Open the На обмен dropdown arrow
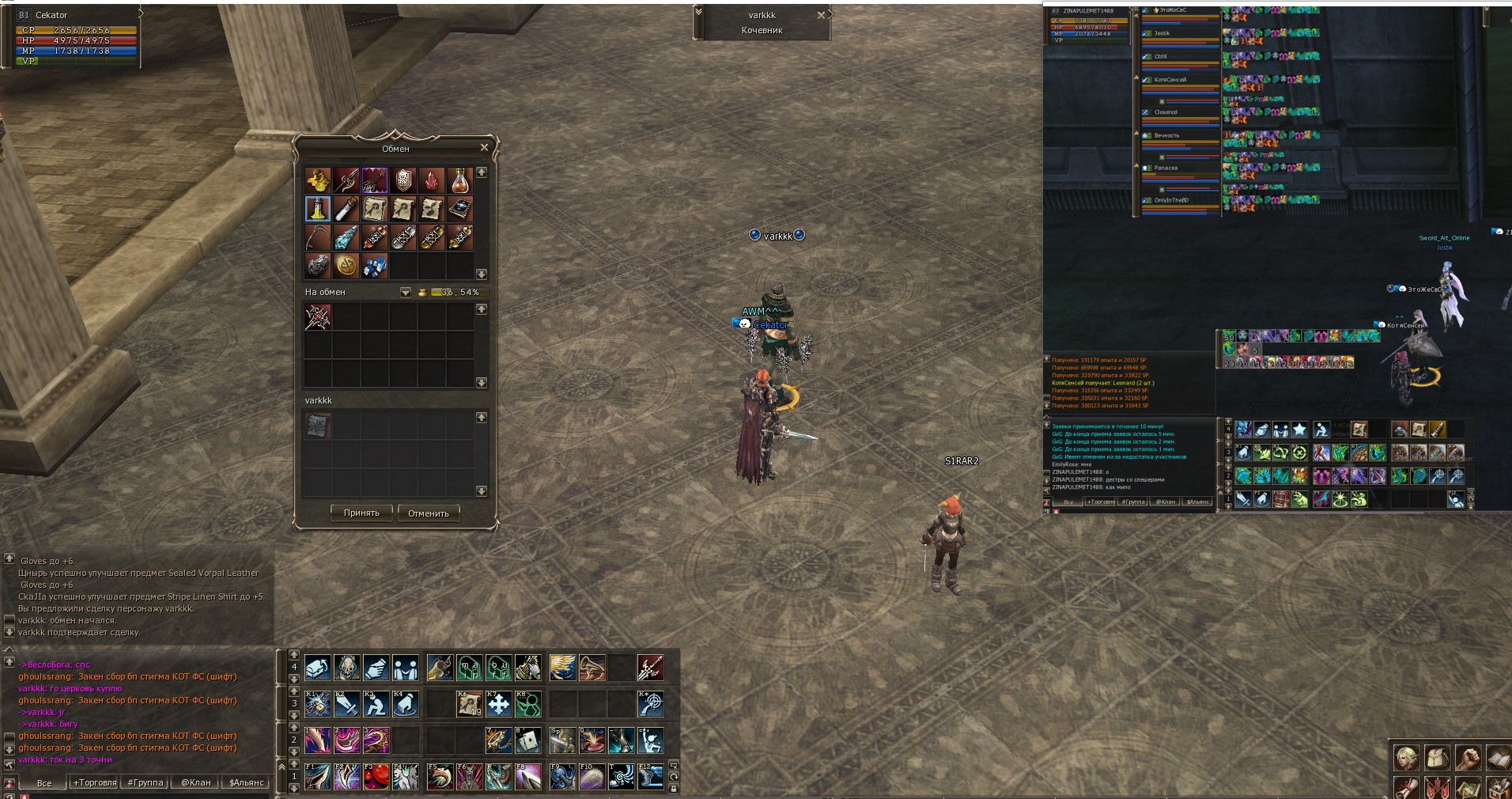 pos(406,293)
